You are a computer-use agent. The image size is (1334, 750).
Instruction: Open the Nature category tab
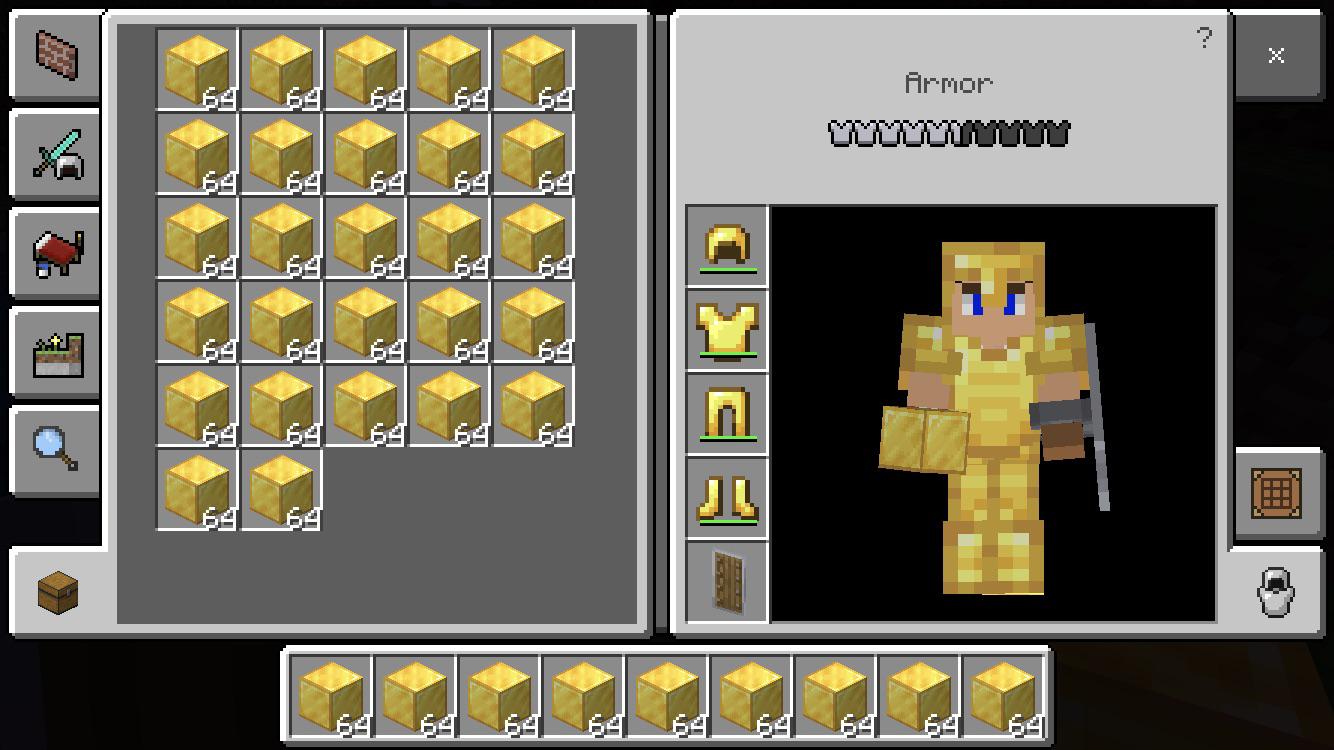point(55,352)
